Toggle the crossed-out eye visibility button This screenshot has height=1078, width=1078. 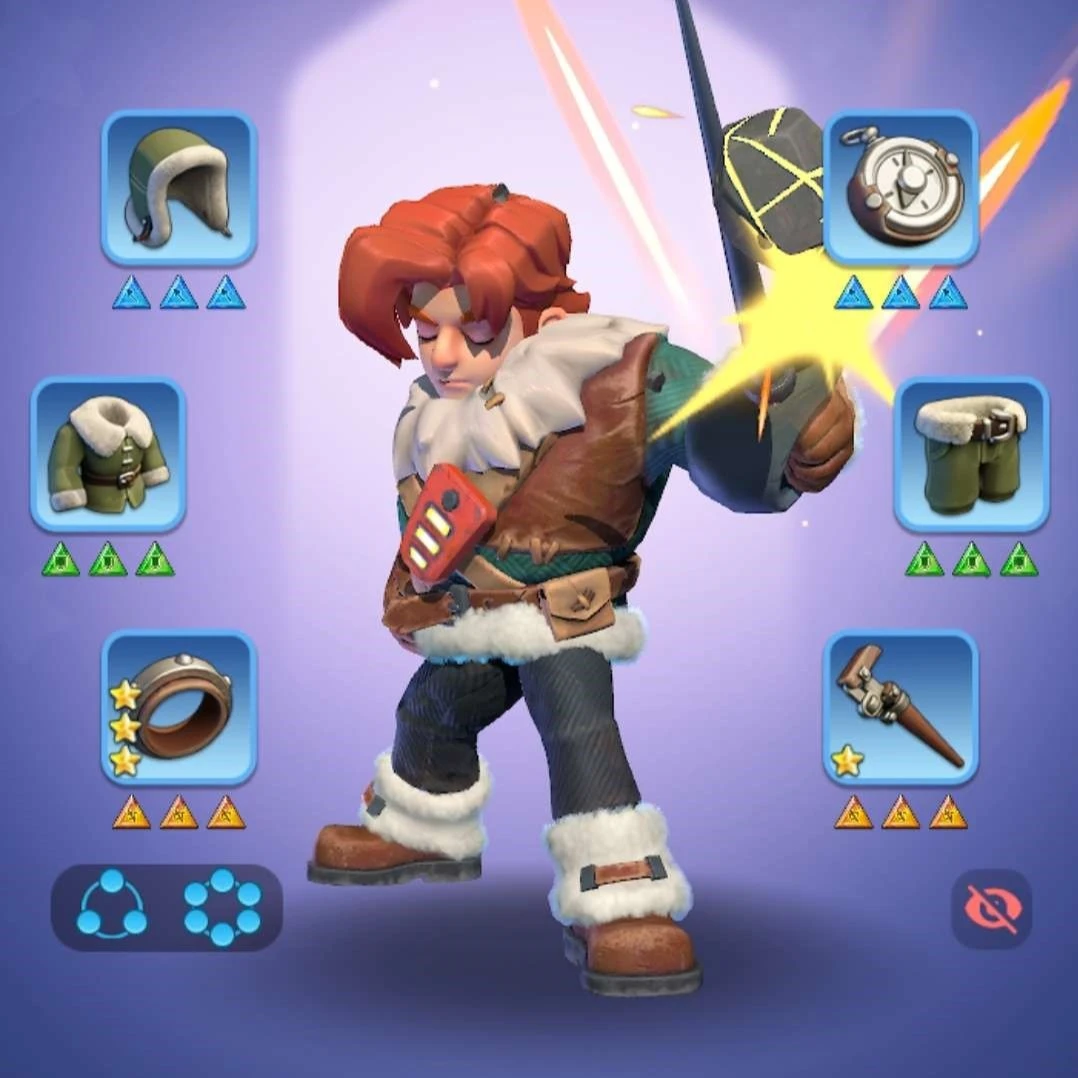click(990, 908)
